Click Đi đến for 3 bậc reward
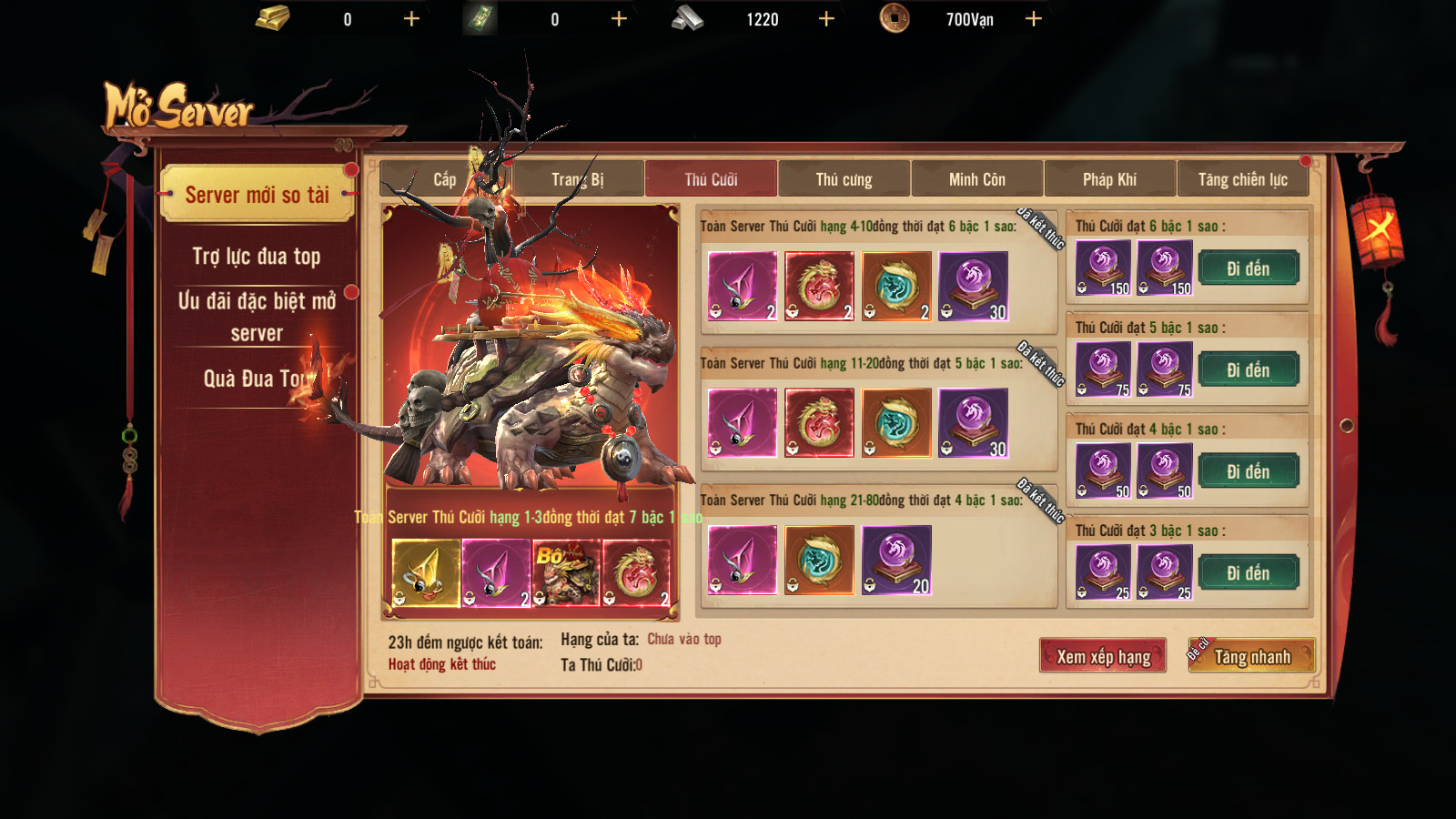This screenshot has width=1456, height=819. [1248, 573]
